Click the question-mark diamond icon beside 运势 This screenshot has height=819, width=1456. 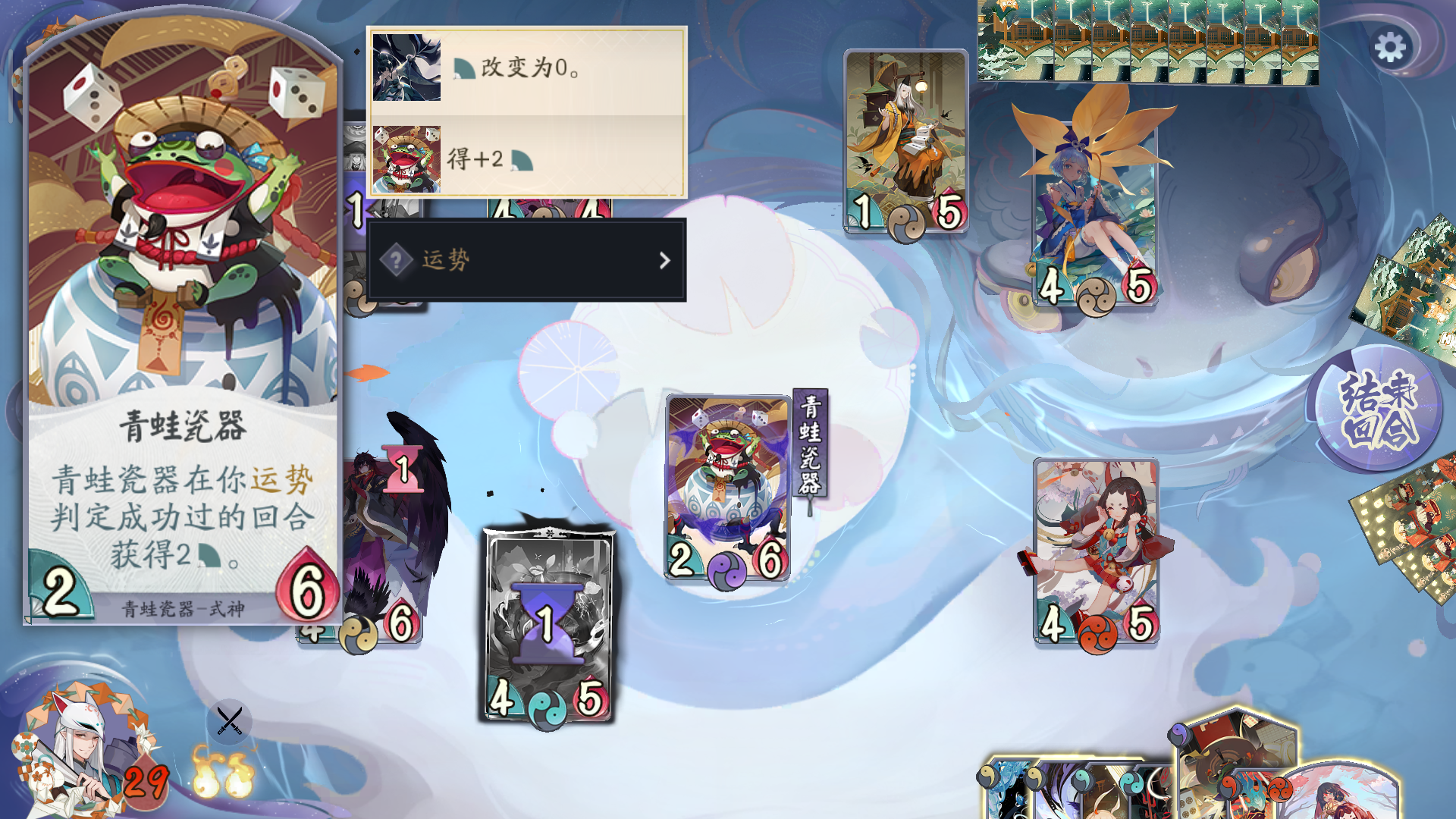coord(394,260)
